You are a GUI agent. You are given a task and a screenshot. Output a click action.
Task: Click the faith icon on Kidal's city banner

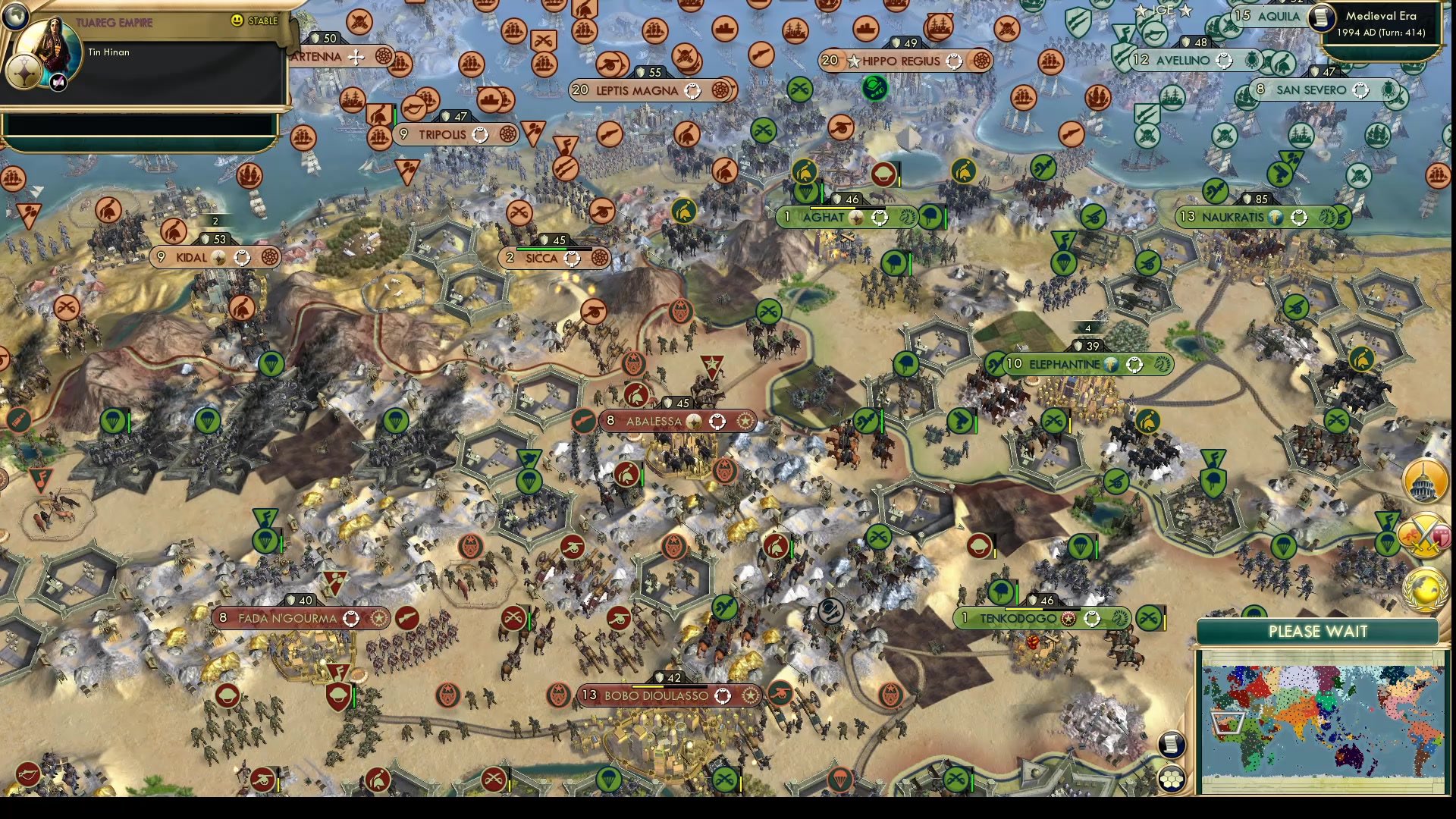(218, 258)
